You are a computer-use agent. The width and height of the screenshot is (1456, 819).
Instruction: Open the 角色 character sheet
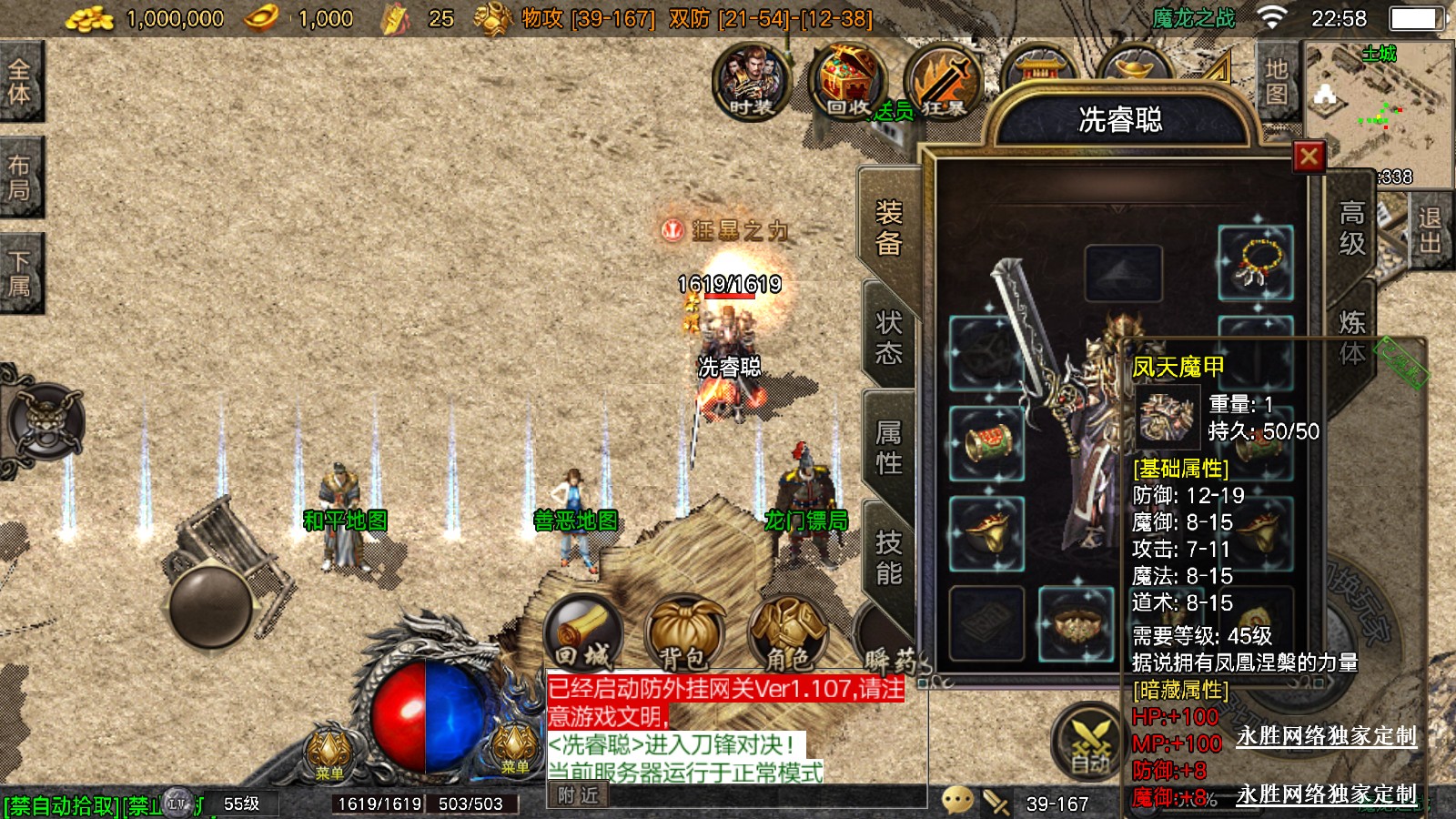pos(786,634)
